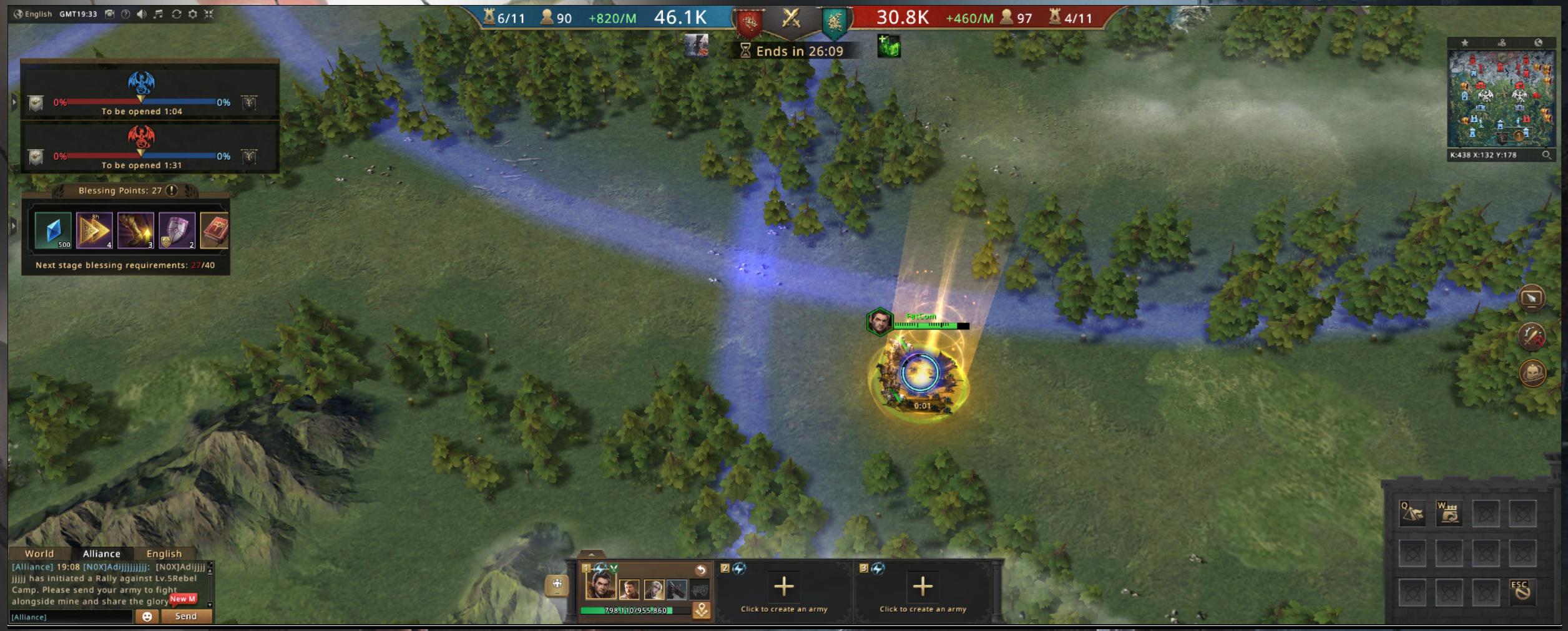Select the purple shield blessing item
Viewport: 1568px width, 631px height.
[x=177, y=230]
